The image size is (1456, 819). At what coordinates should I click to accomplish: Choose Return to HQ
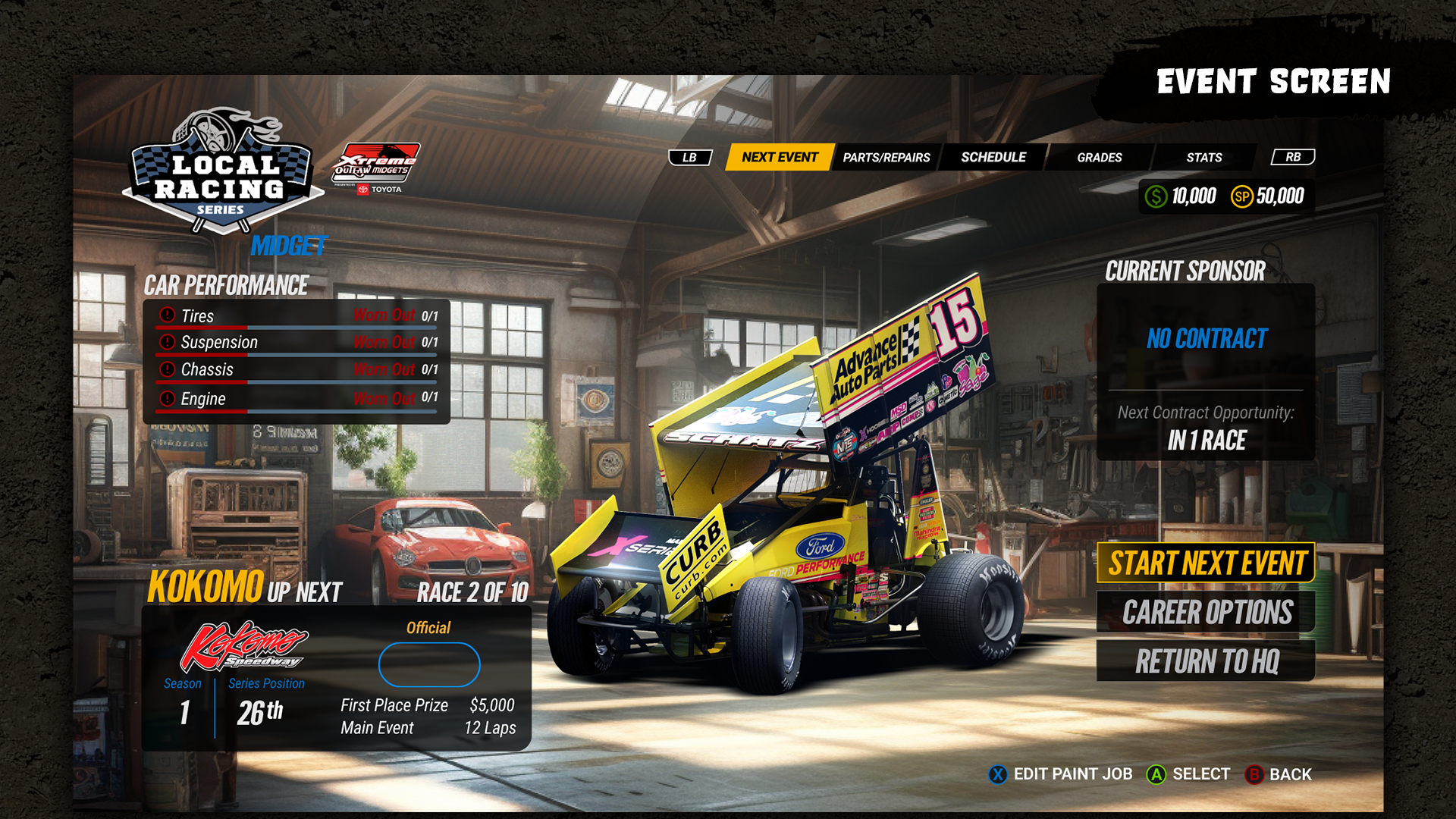coord(1206,661)
